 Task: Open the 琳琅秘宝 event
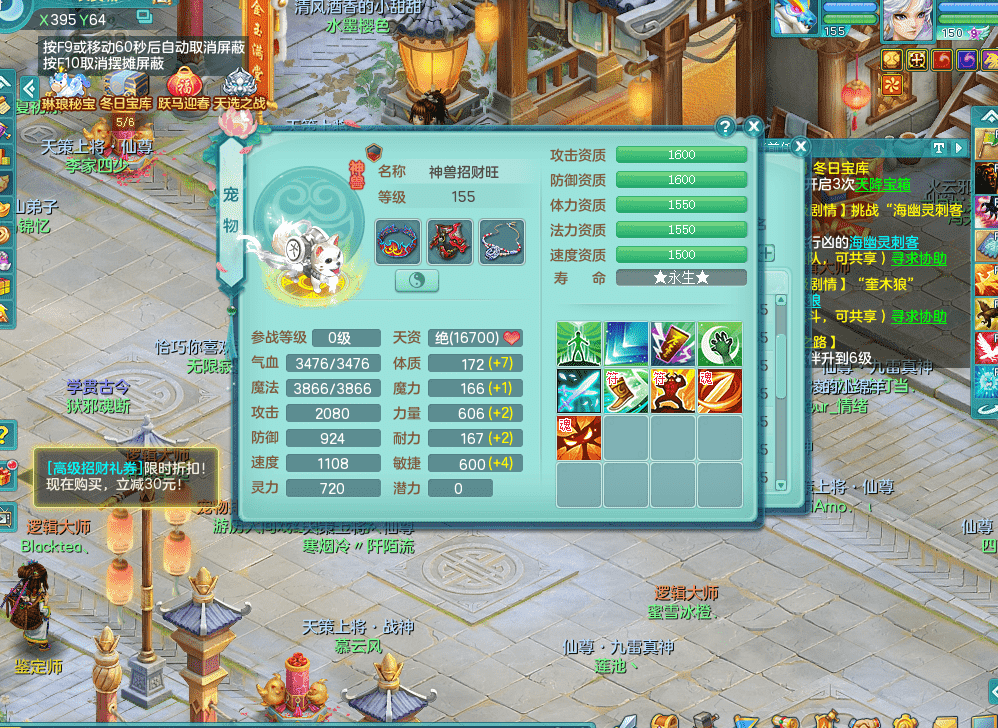click(69, 88)
